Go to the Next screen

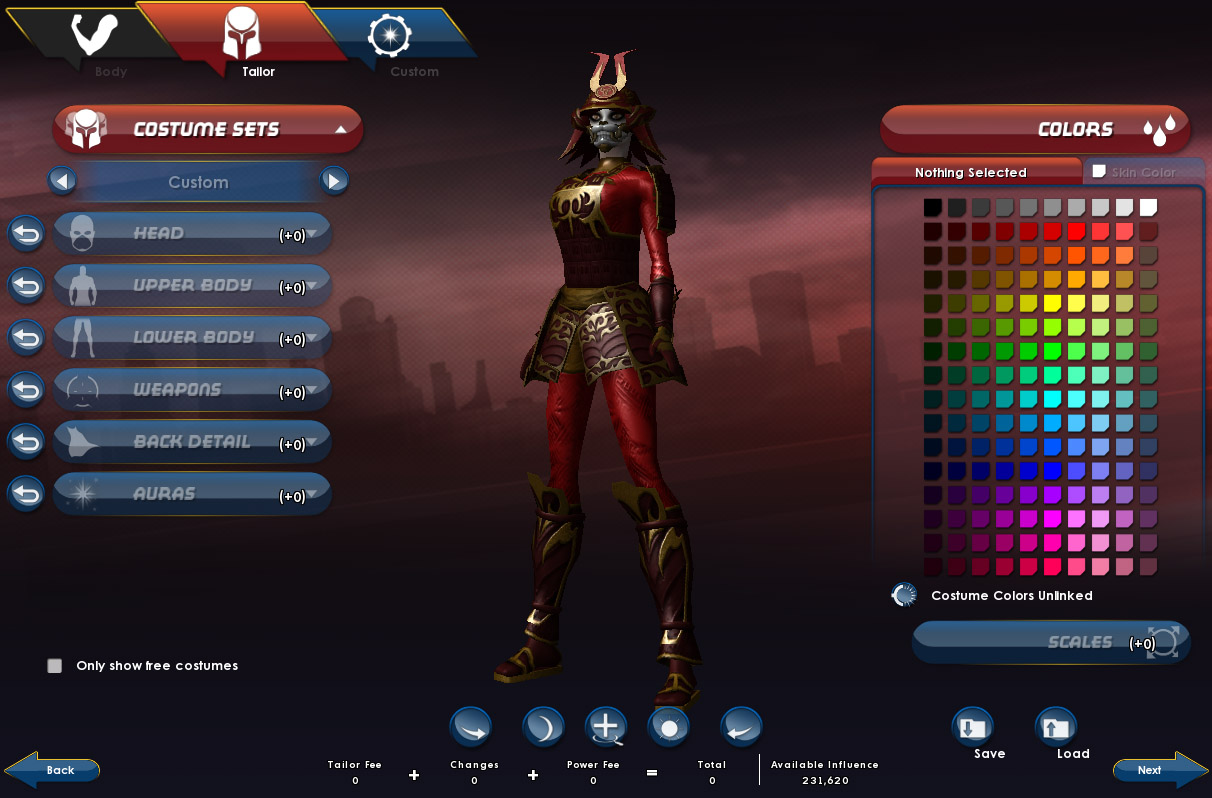1159,770
